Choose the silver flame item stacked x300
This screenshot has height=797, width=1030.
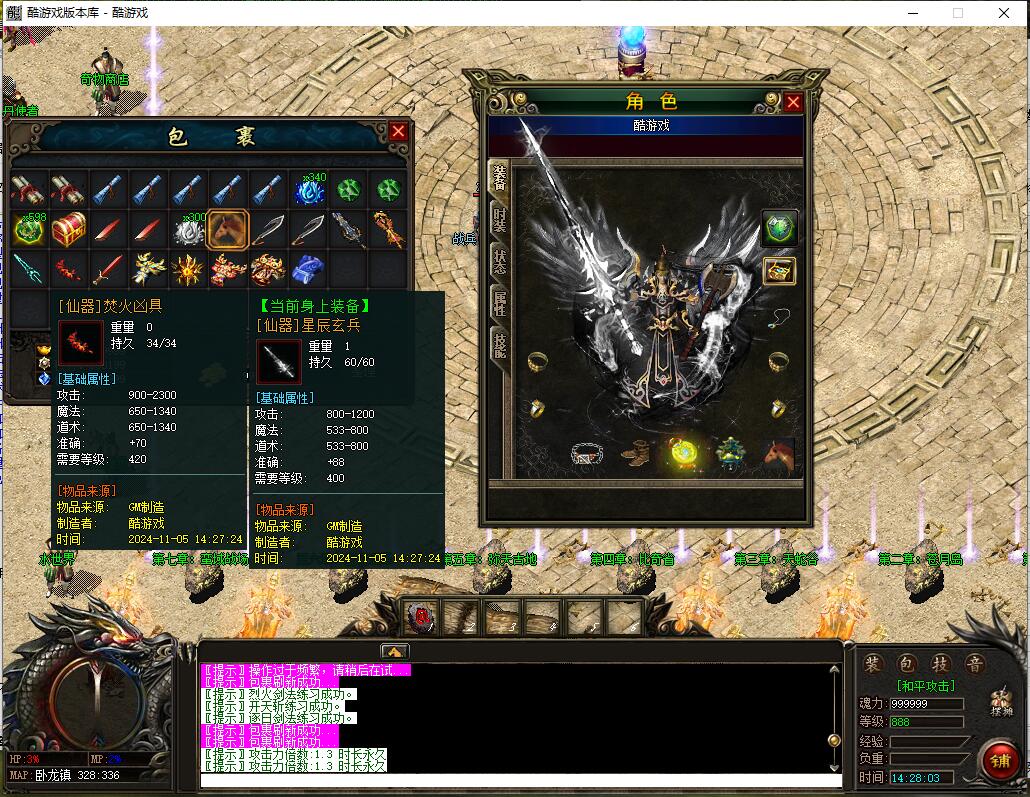[x=188, y=230]
